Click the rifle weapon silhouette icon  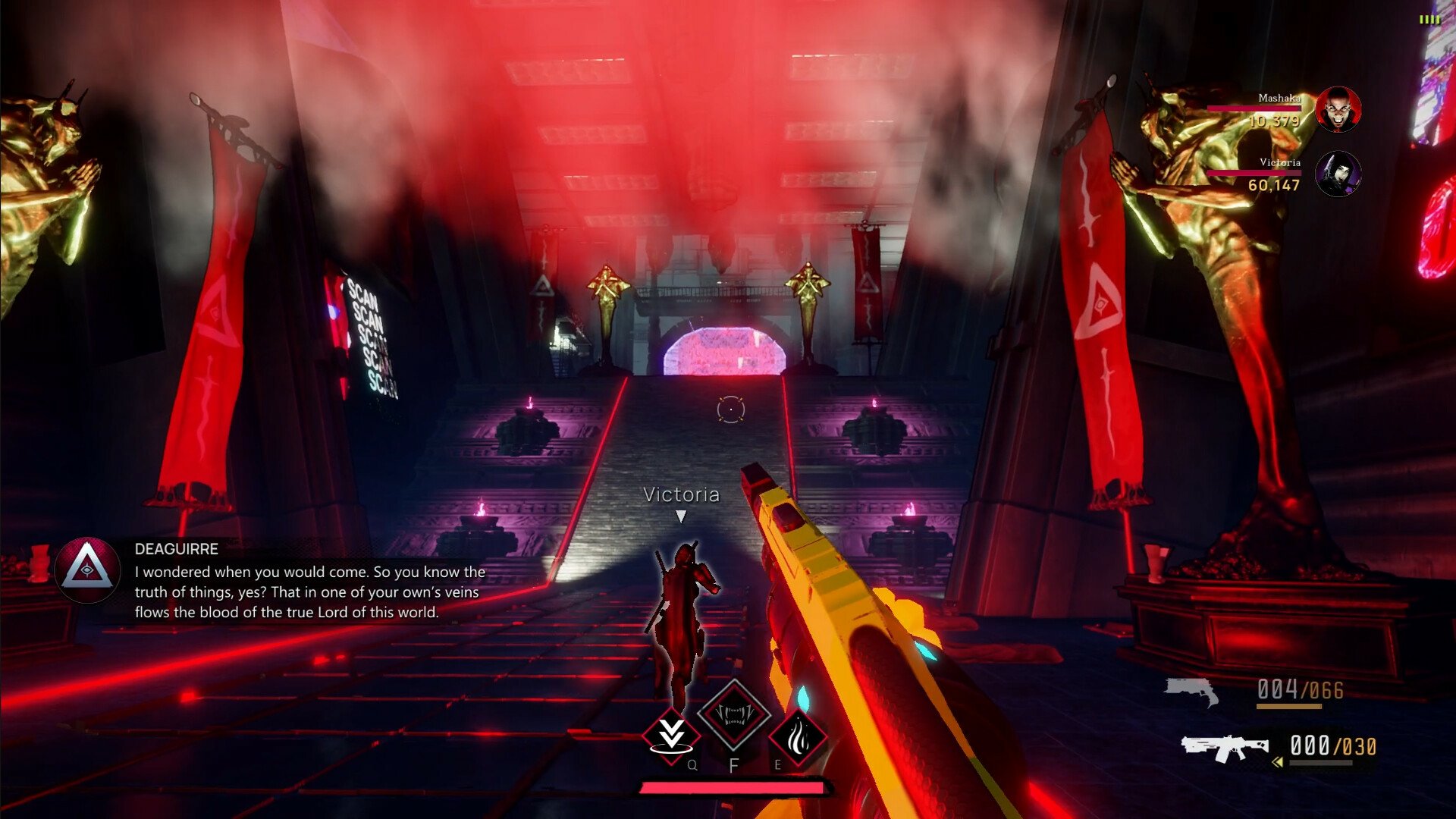point(1226,747)
